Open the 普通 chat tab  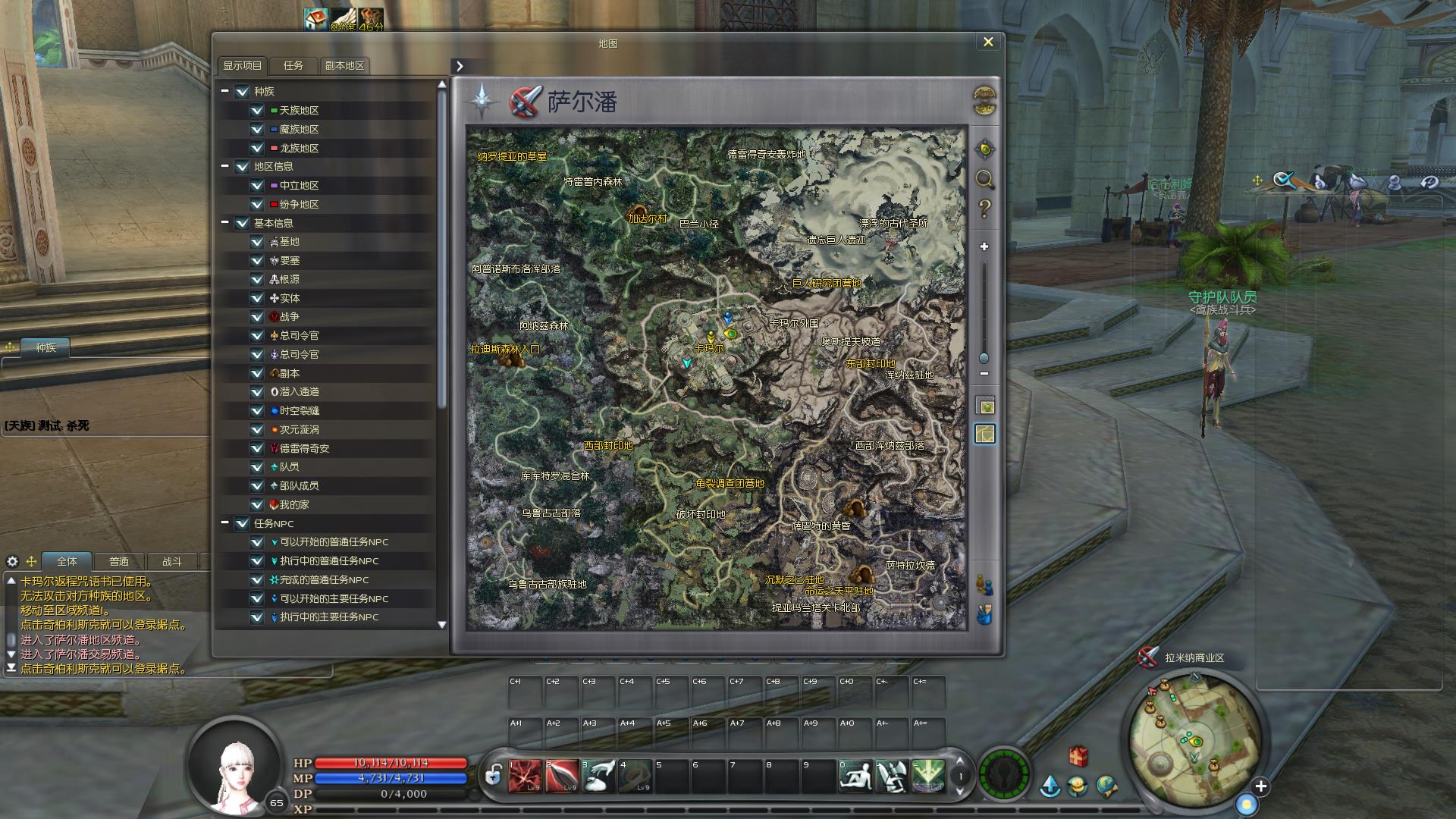(119, 562)
